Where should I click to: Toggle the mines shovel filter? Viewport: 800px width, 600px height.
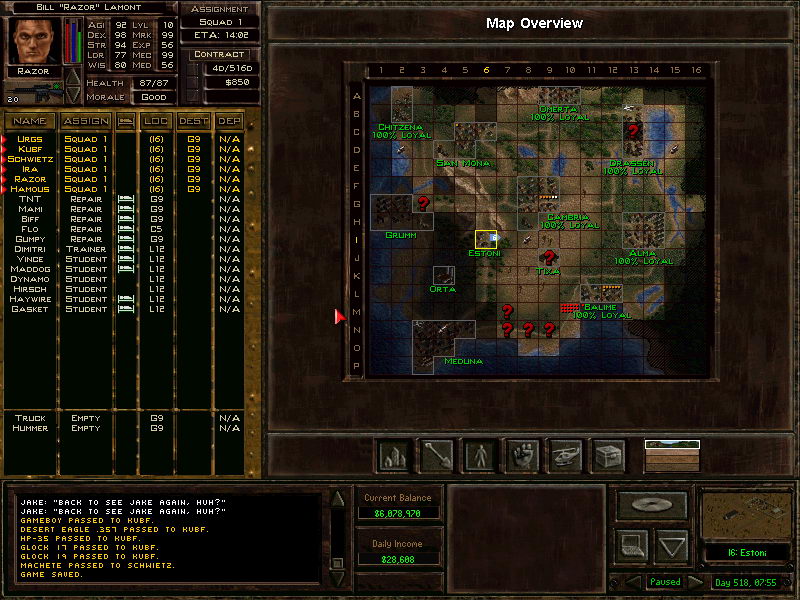(436, 456)
